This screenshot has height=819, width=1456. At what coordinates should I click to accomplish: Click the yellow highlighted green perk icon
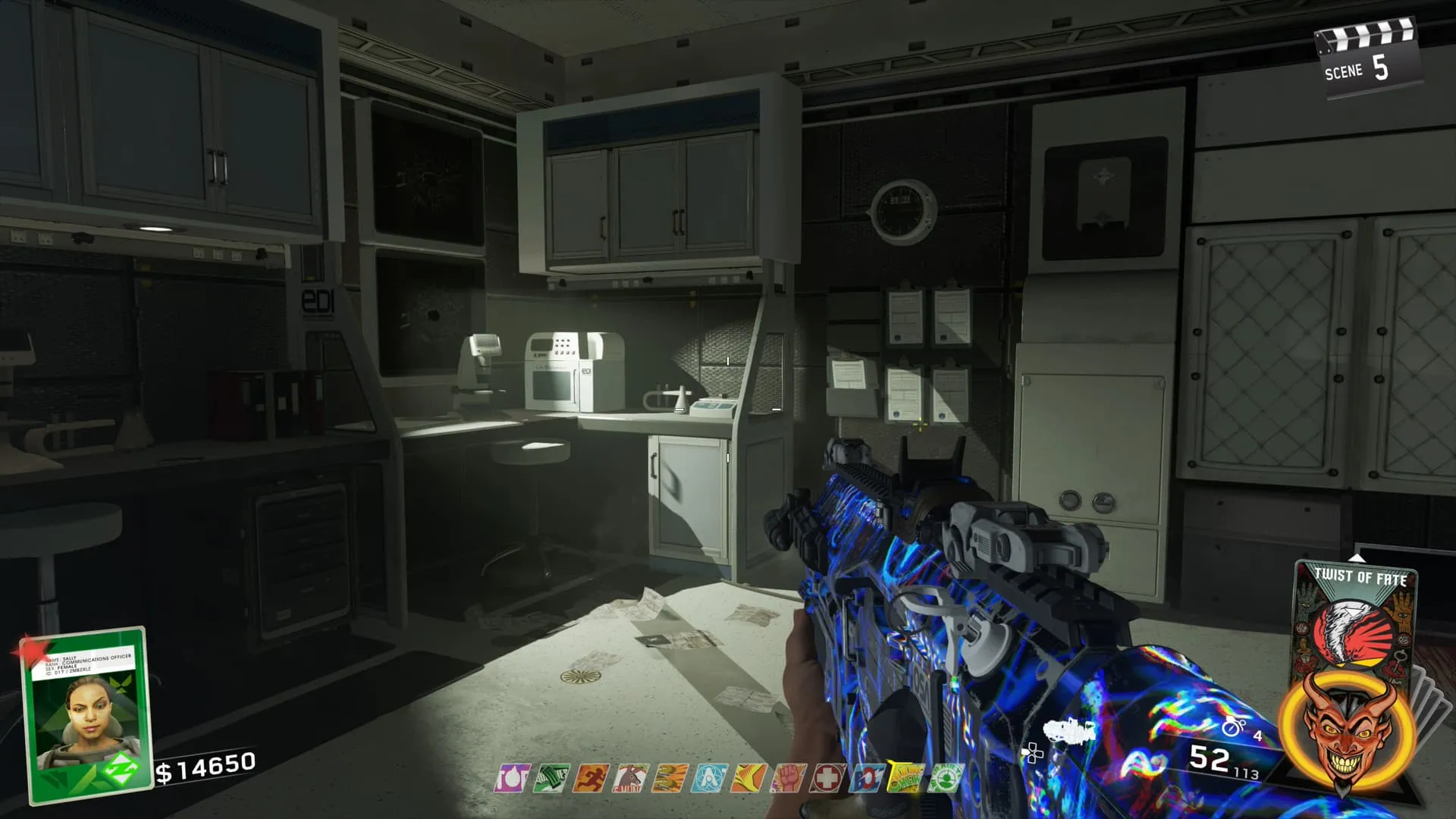pyautogui.click(x=905, y=778)
